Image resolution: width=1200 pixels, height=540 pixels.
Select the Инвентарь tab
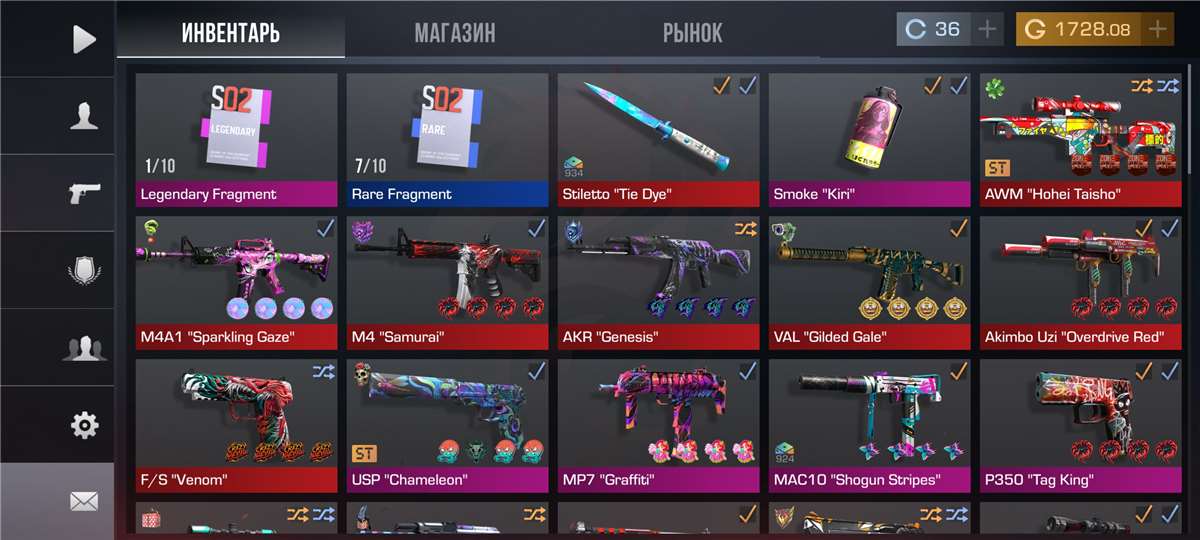click(x=231, y=32)
